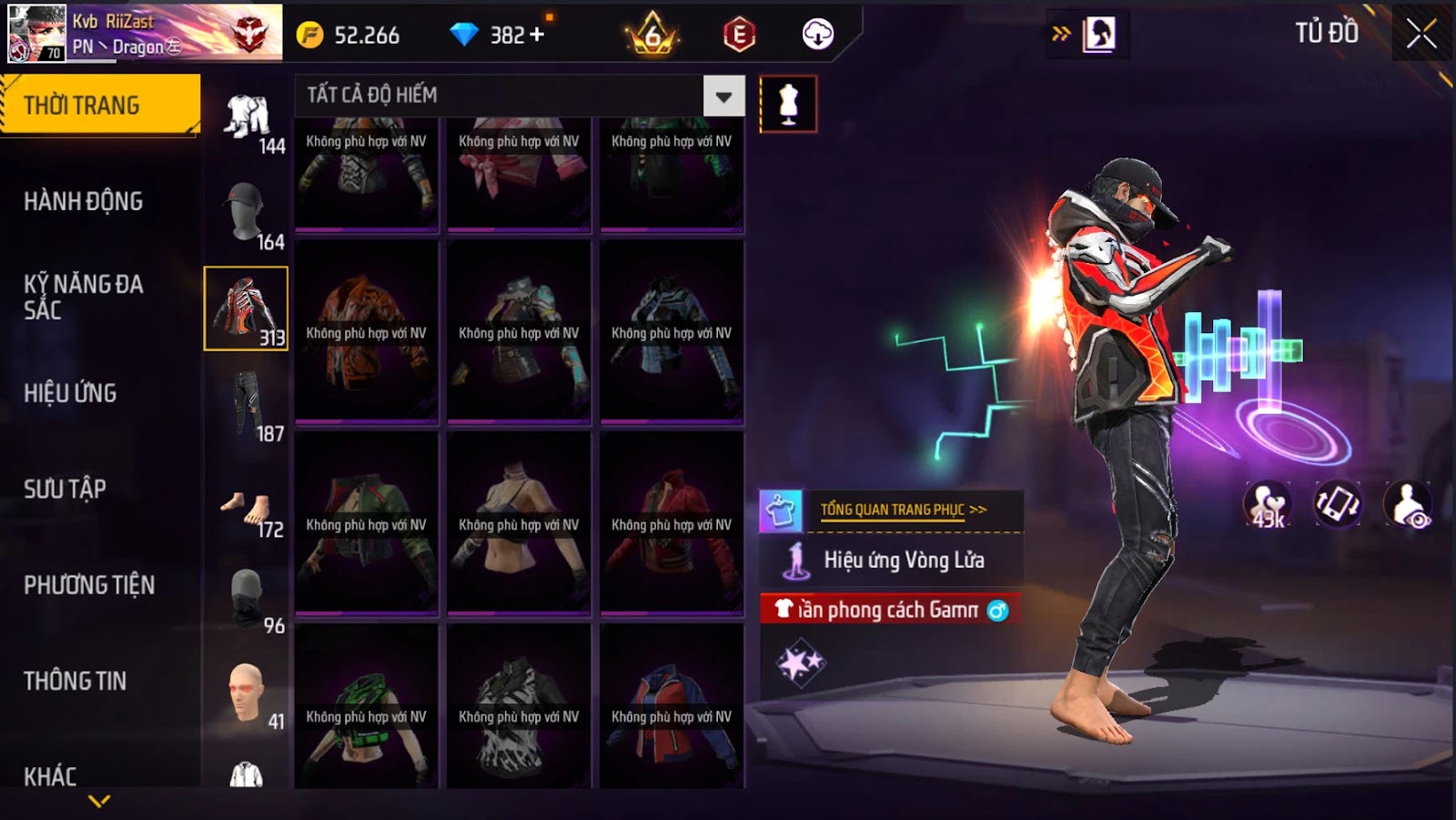Open the TỔNG QUAN TRANG PHỤC overview
1456x820 pixels.
pos(903,510)
